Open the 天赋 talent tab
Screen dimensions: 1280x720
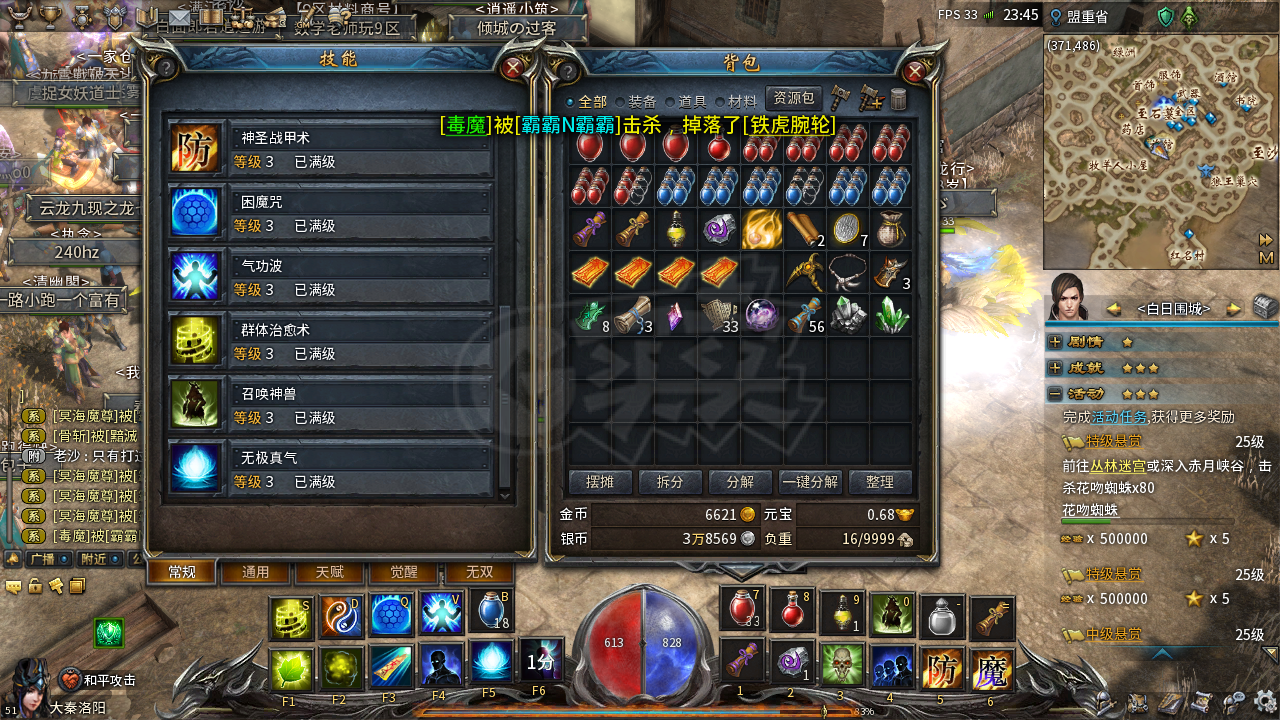pyautogui.click(x=329, y=572)
